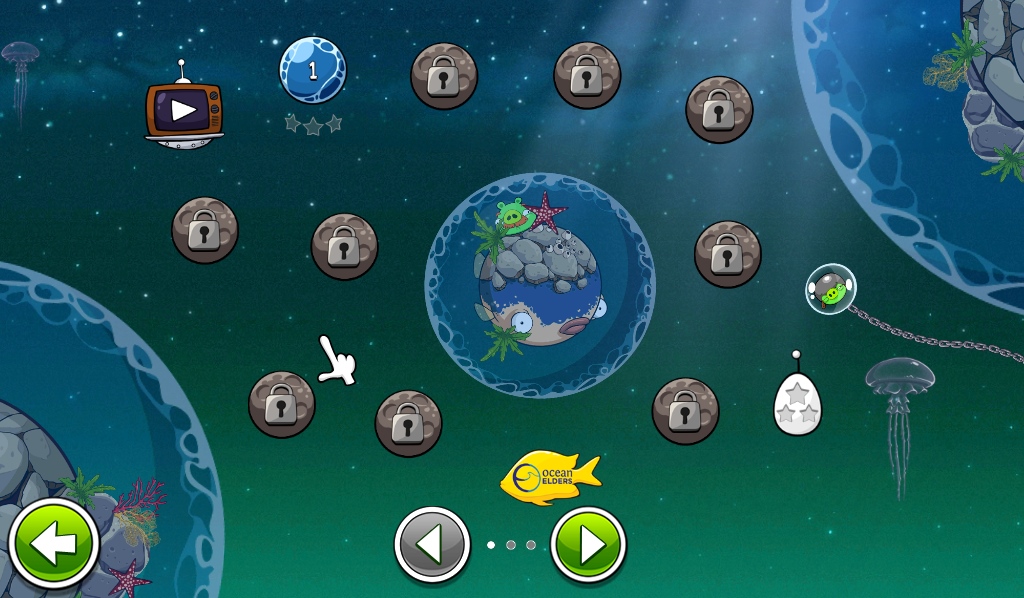Click the grey previous page arrow
Screen dimensions: 1024x598
[x=432, y=545]
